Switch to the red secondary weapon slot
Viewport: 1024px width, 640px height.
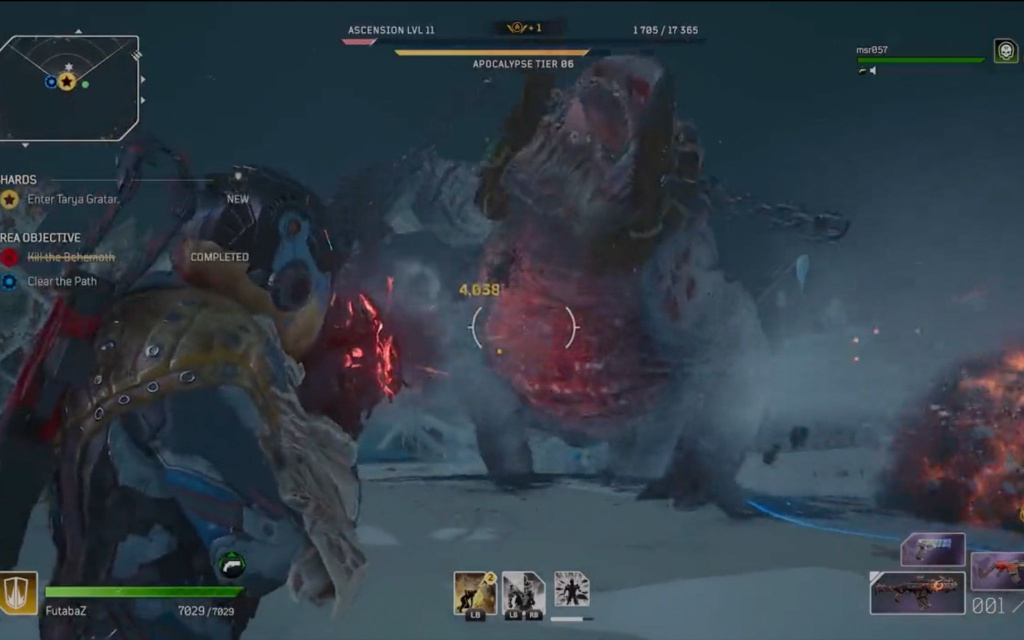(x=998, y=571)
